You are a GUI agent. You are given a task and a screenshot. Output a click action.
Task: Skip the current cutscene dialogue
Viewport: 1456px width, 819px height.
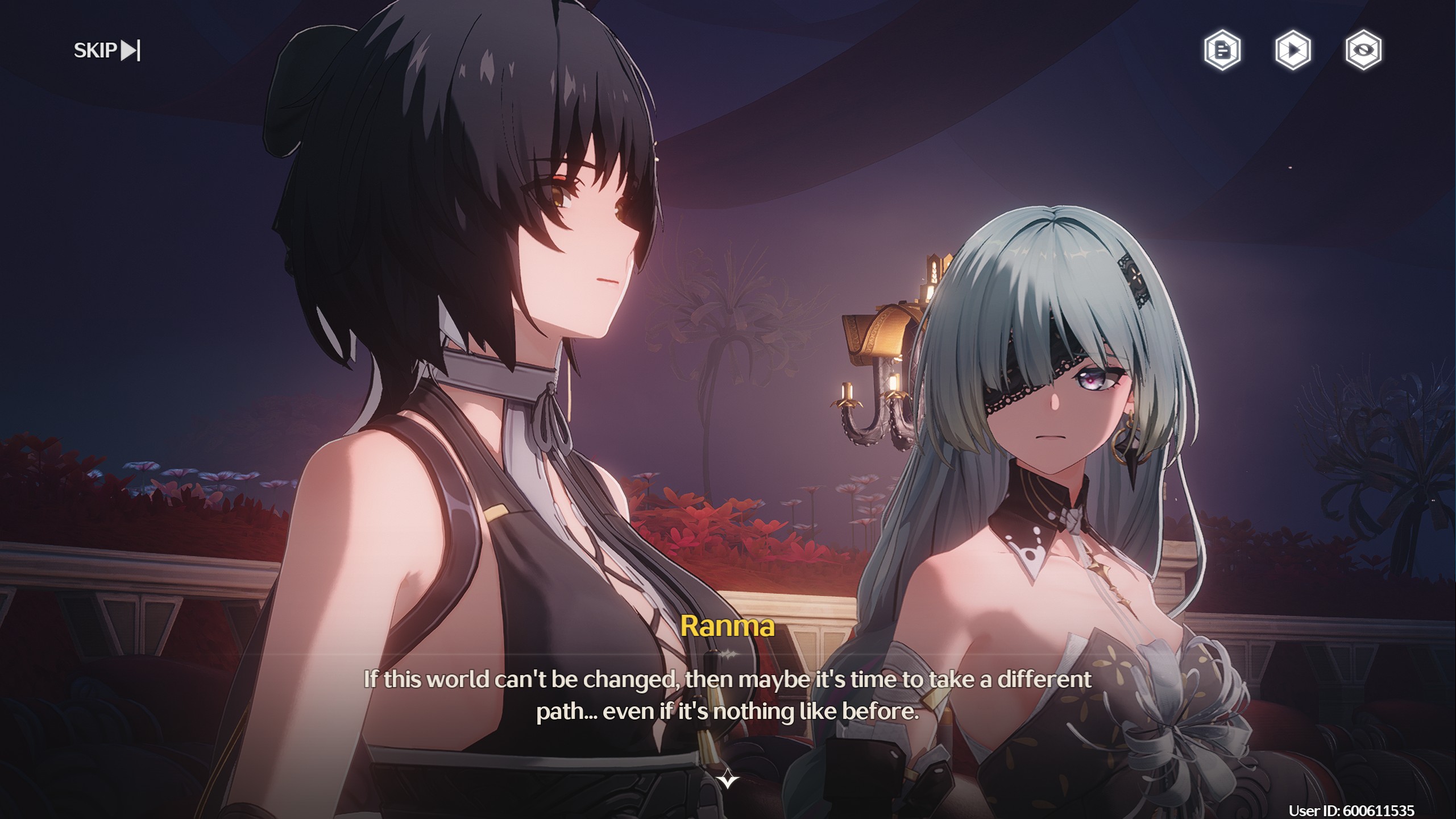point(107,51)
